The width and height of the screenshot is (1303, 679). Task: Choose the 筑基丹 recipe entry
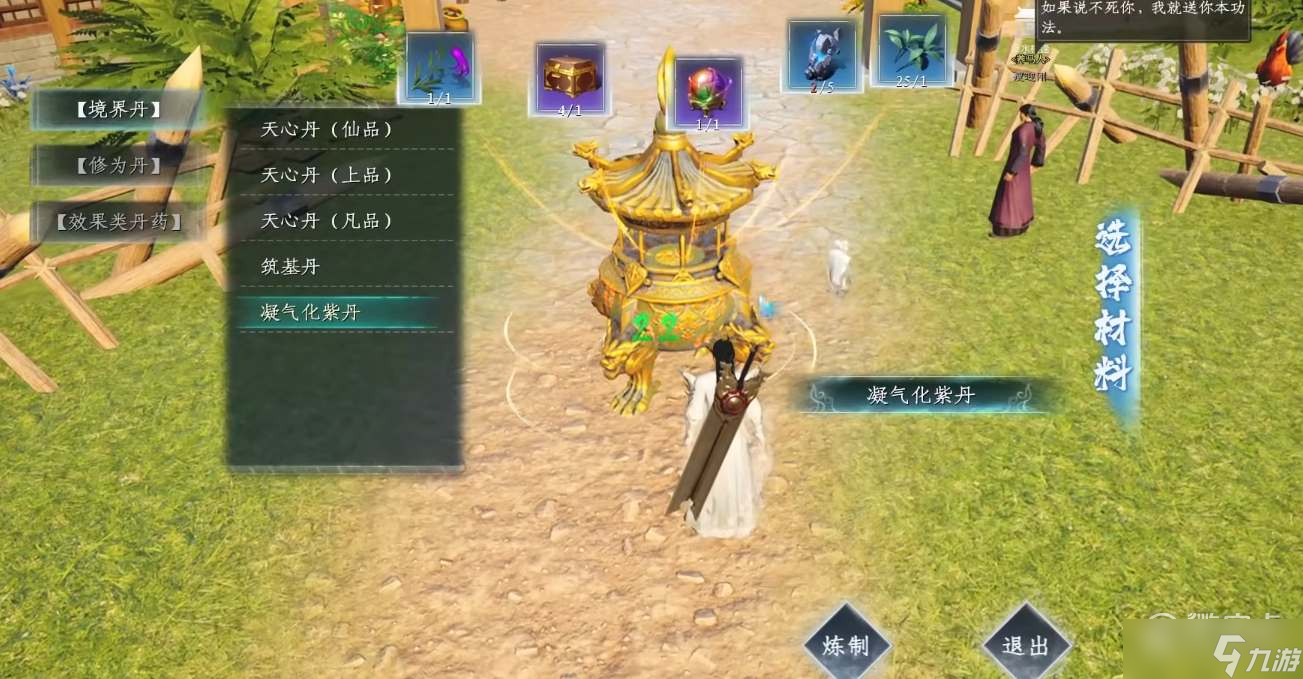[290, 267]
